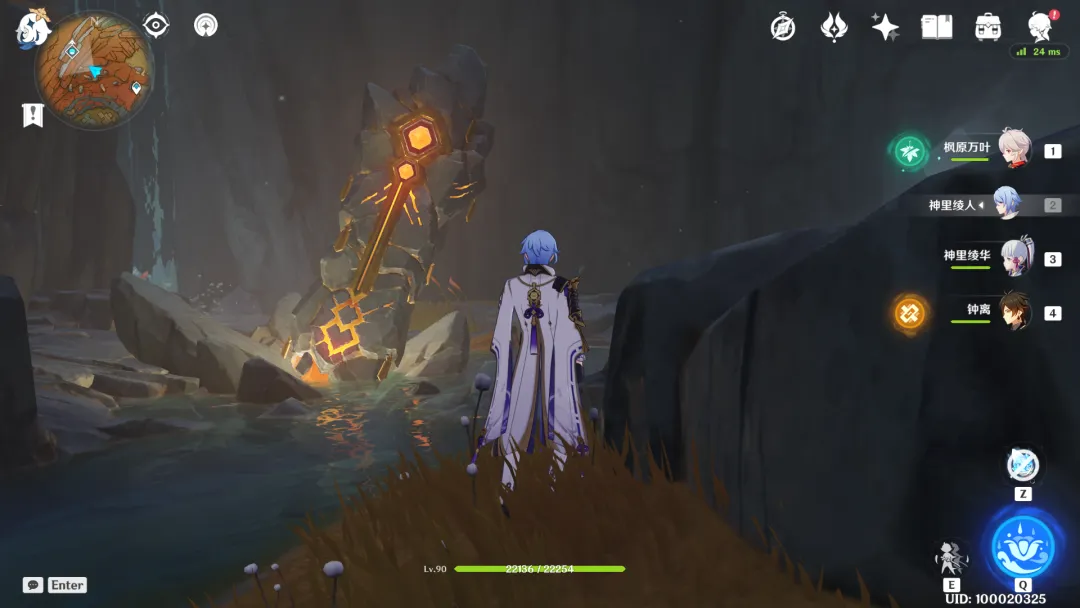Image resolution: width=1080 pixels, height=608 pixels.
Task: Activate the elemental skill icon
Action: (951, 556)
